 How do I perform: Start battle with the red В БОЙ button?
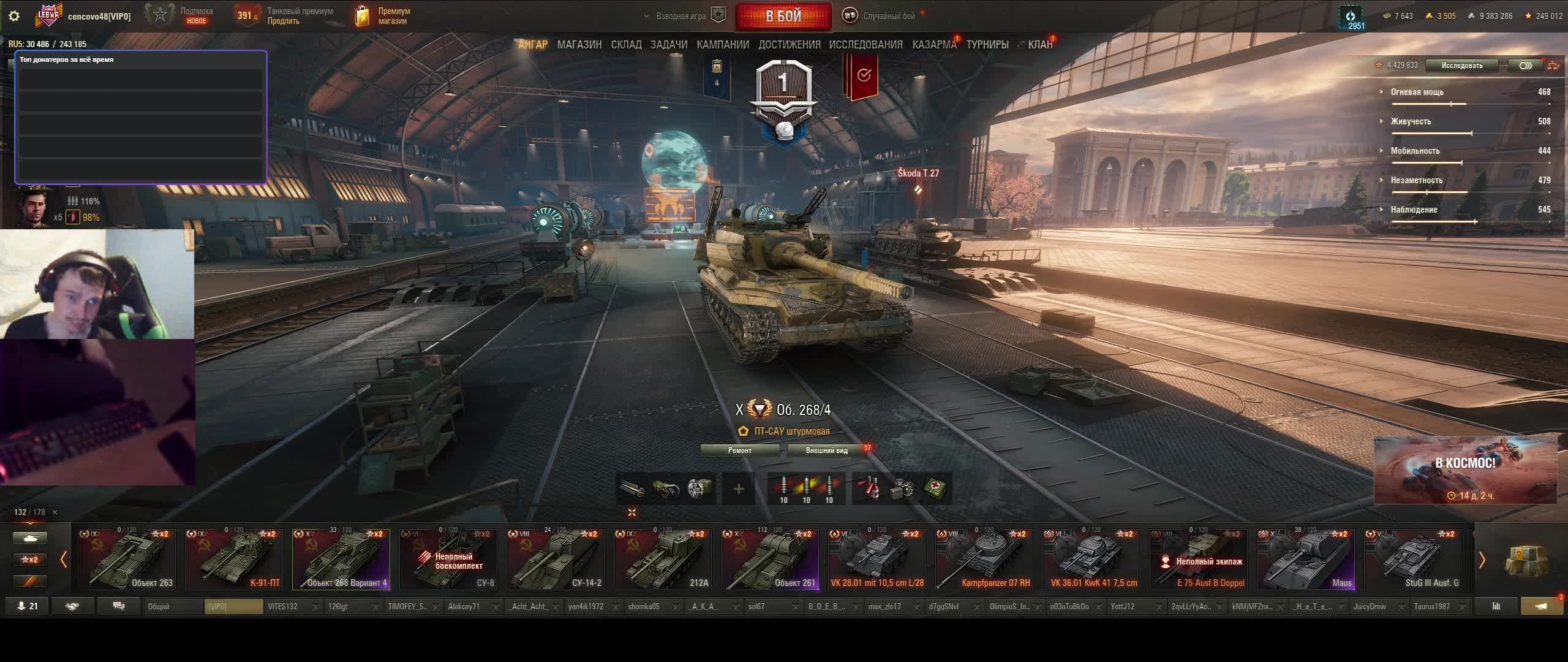pos(783,16)
